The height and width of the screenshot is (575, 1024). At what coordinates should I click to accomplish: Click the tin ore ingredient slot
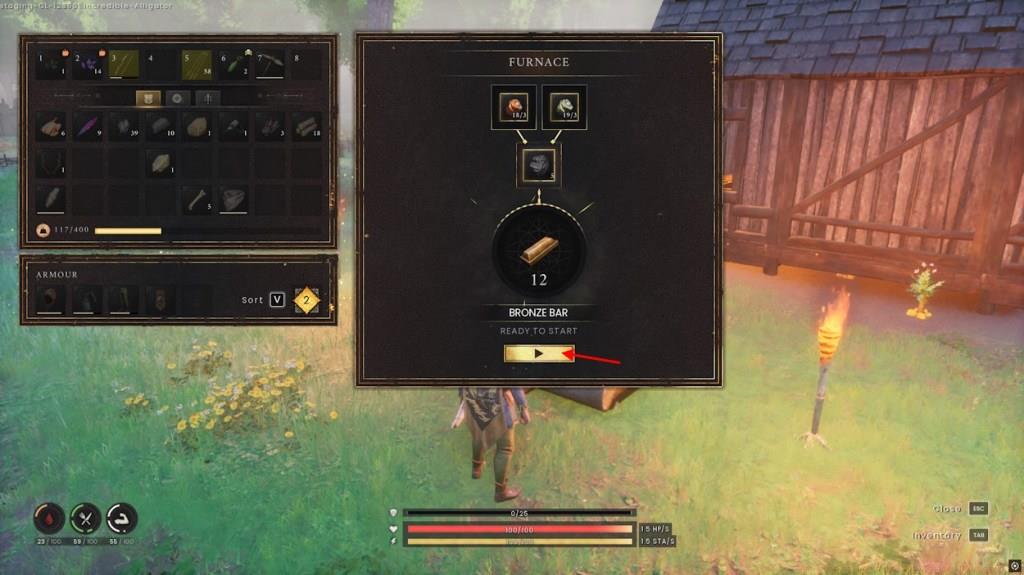[564, 107]
